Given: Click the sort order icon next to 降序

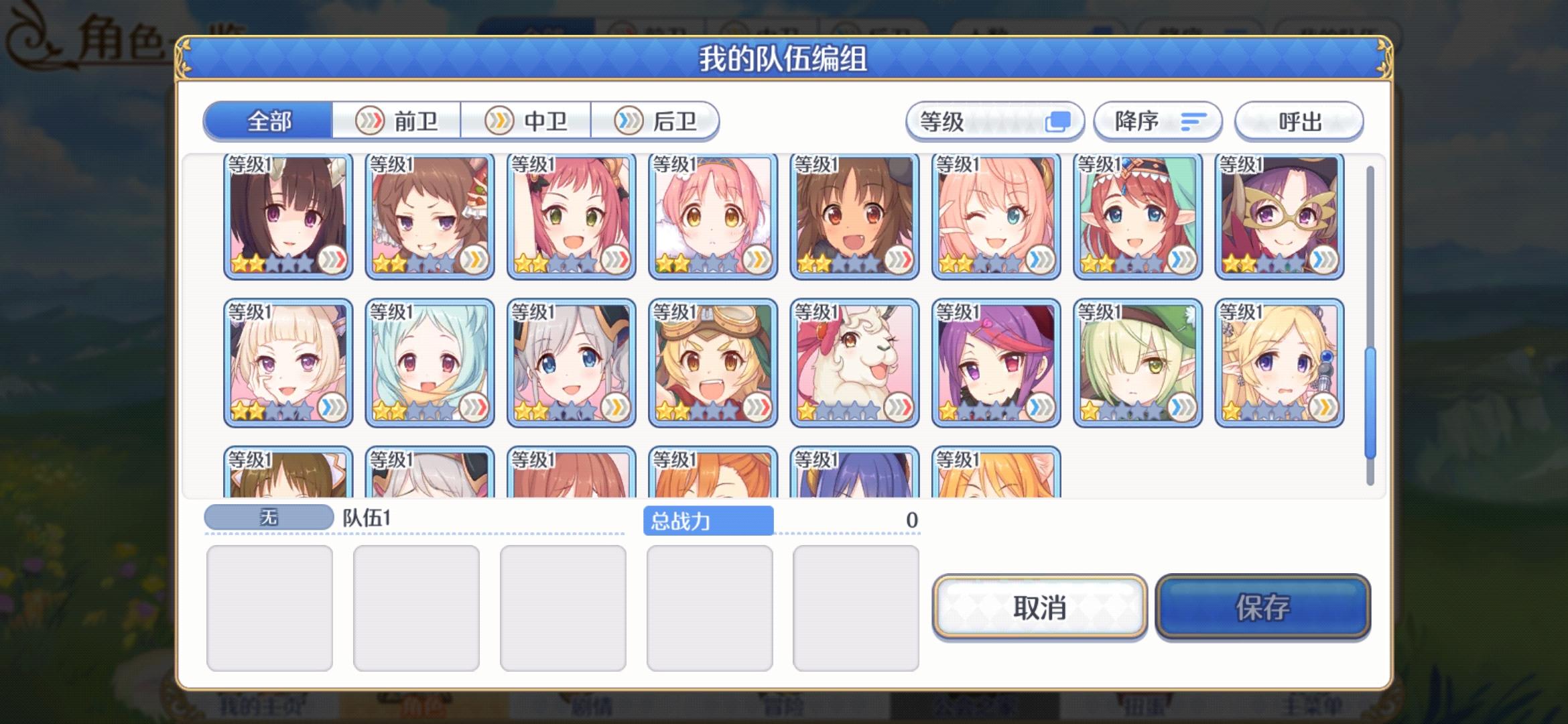Looking at the screenshot, I should (x=1193, y=121).
